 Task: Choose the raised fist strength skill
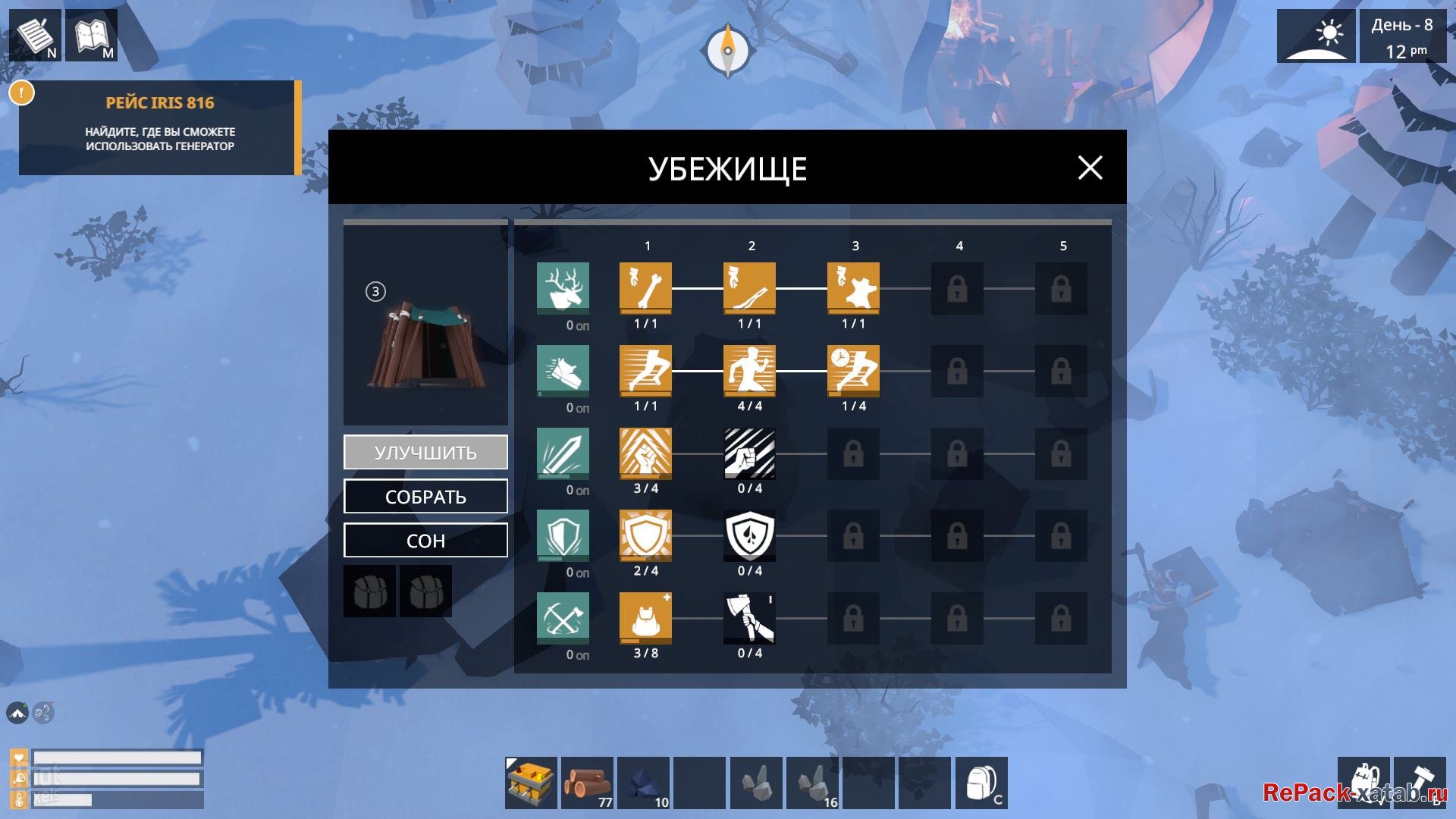coord(645,453)
